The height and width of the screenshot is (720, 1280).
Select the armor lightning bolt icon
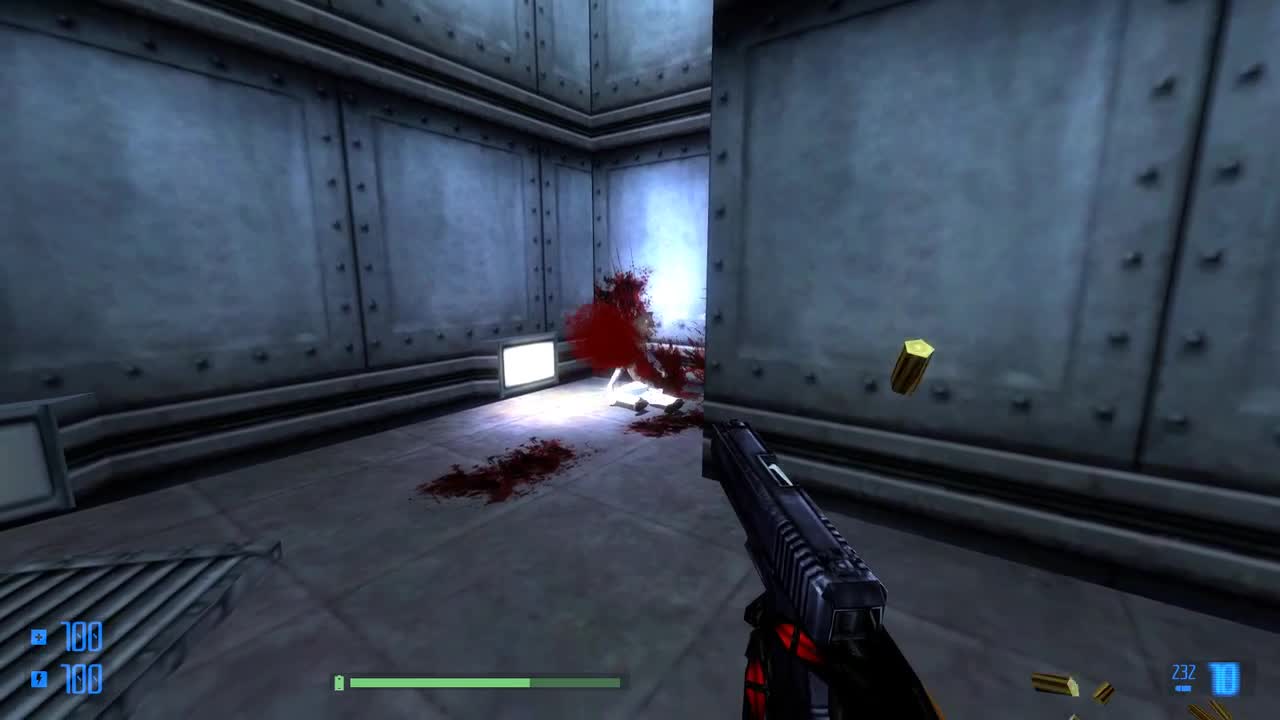(x=39, y=677)
